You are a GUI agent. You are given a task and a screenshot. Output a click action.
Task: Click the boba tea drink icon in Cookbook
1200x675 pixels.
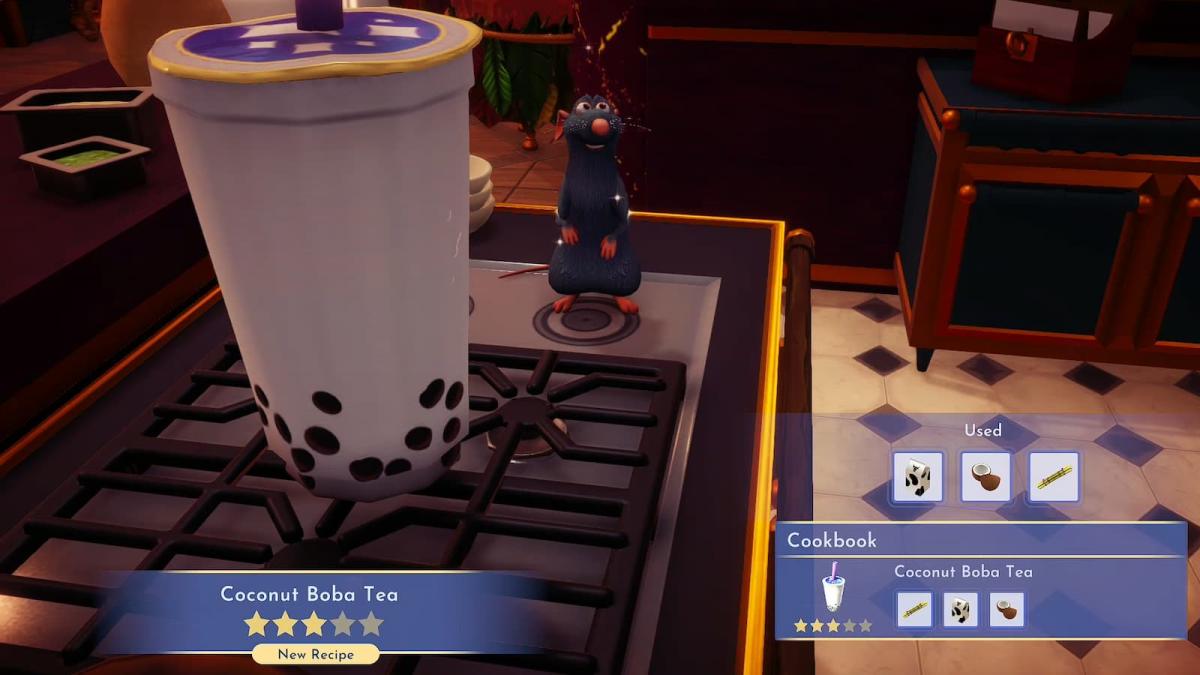(832, 591)
